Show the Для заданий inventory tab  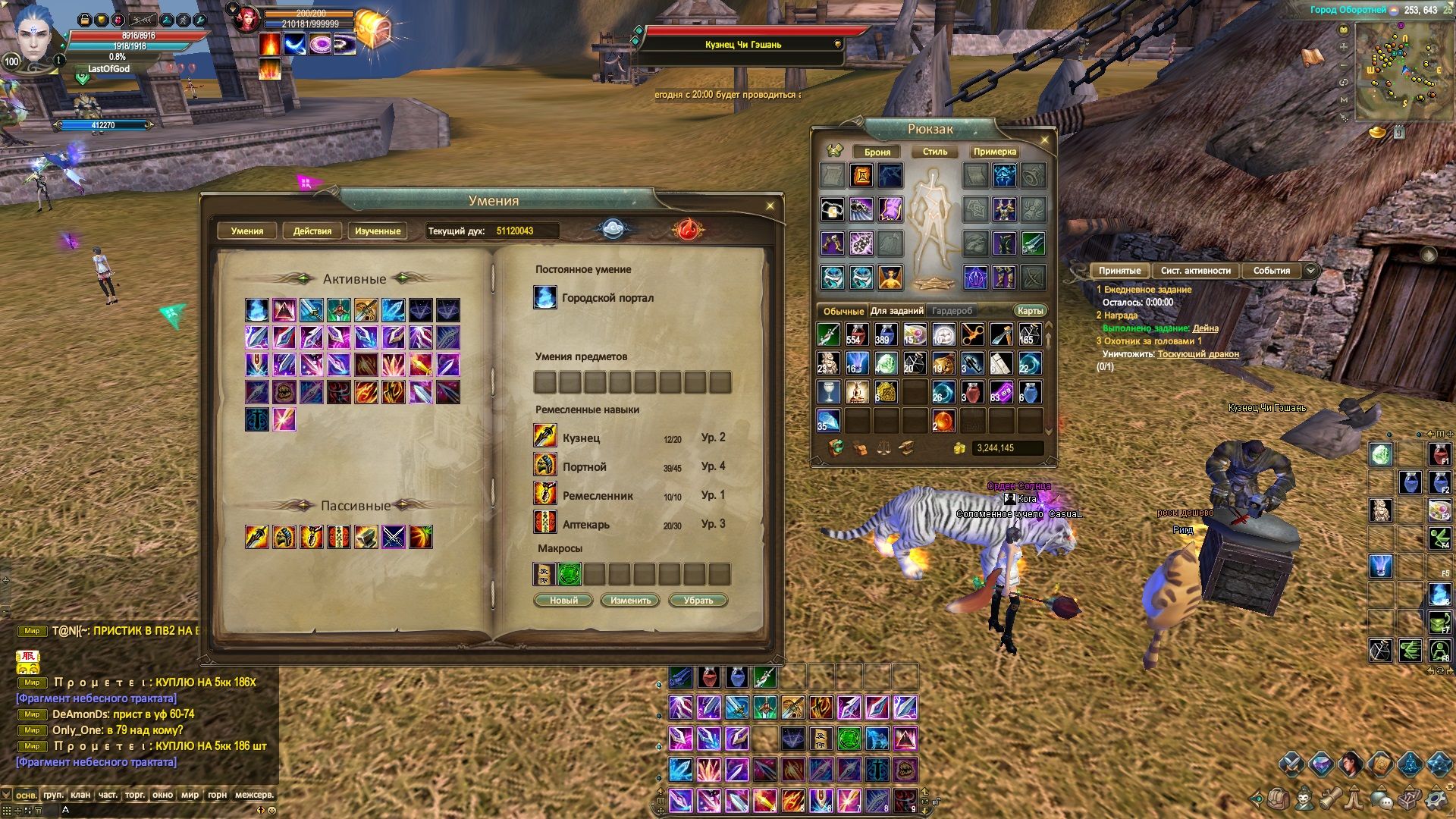(896, 311)
